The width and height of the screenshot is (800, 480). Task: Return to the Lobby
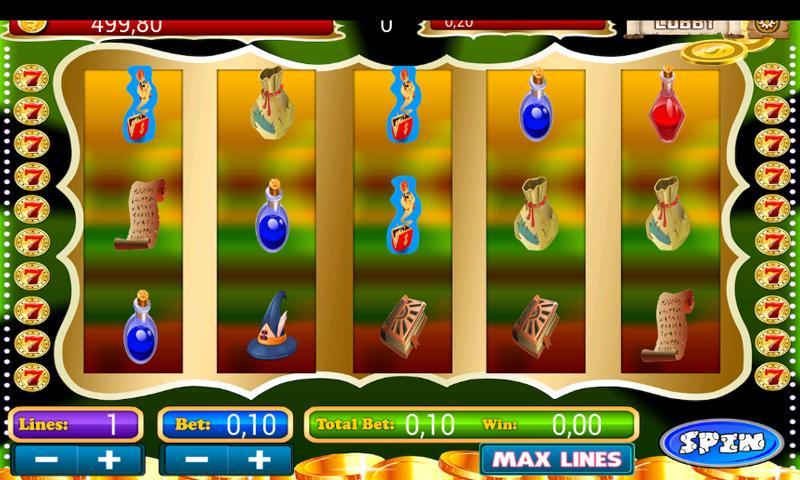coord(684,23)
